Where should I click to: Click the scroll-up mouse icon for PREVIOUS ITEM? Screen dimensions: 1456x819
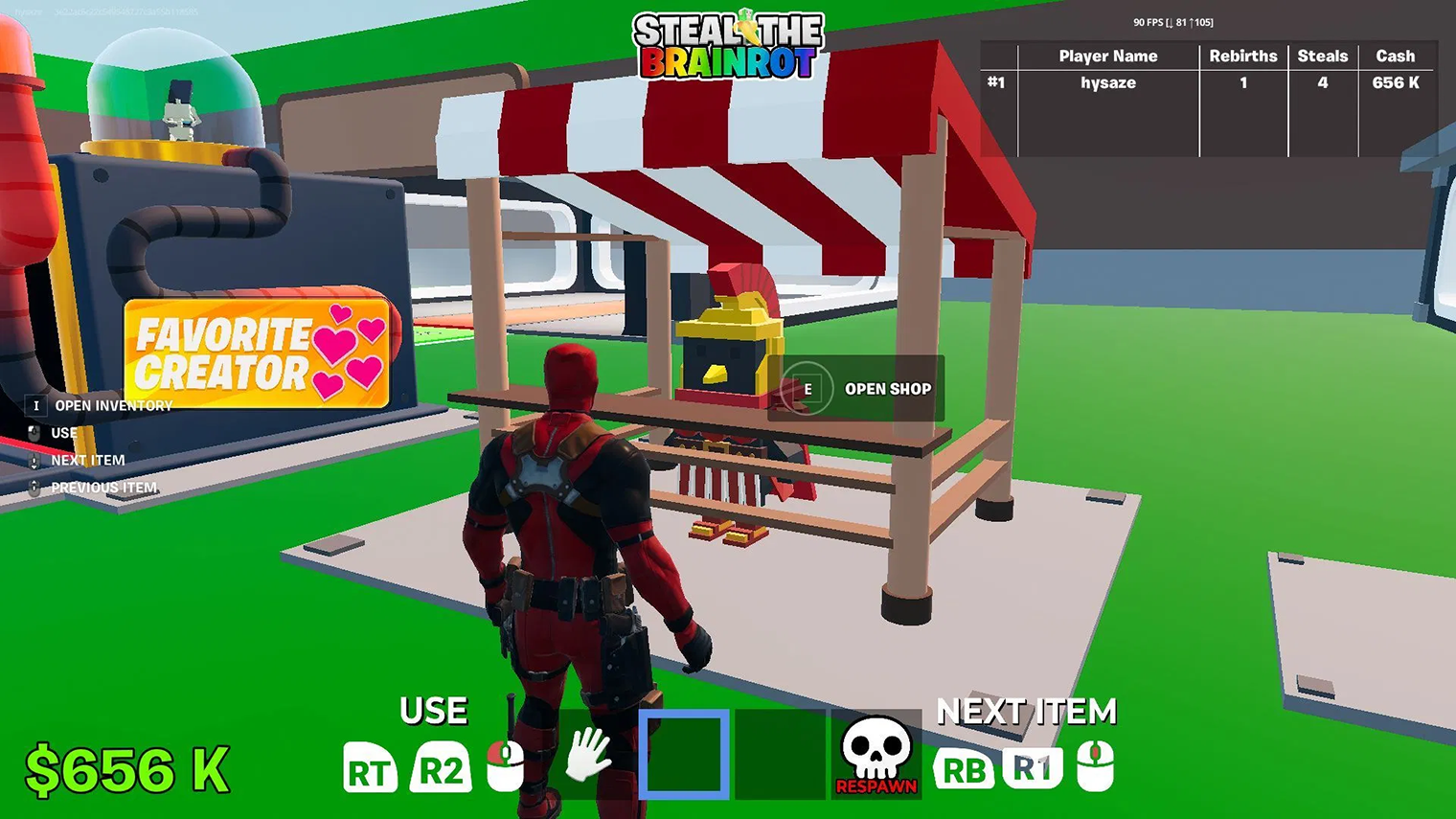coord(36,488)
